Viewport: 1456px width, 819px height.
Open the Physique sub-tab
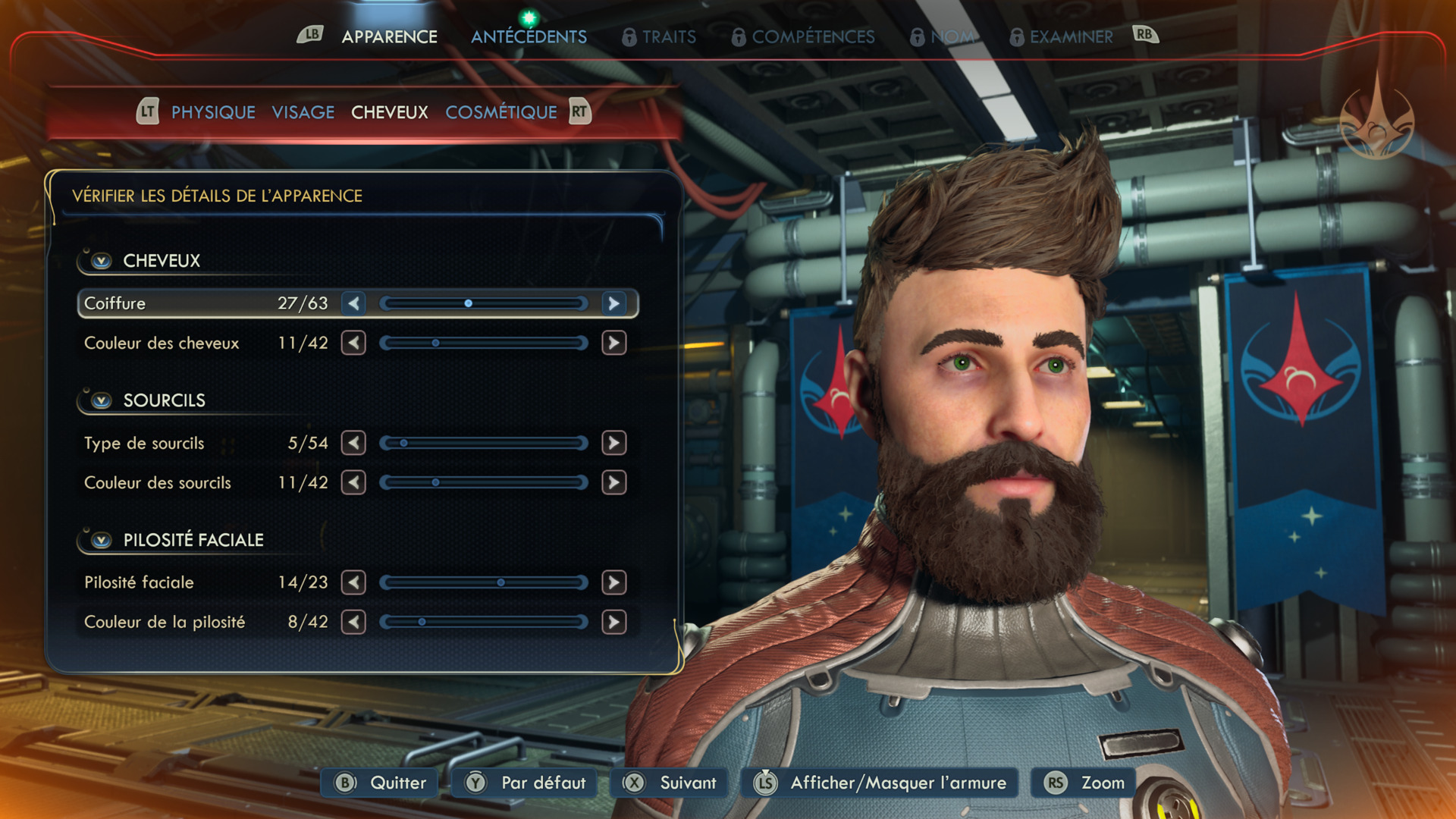213,112
